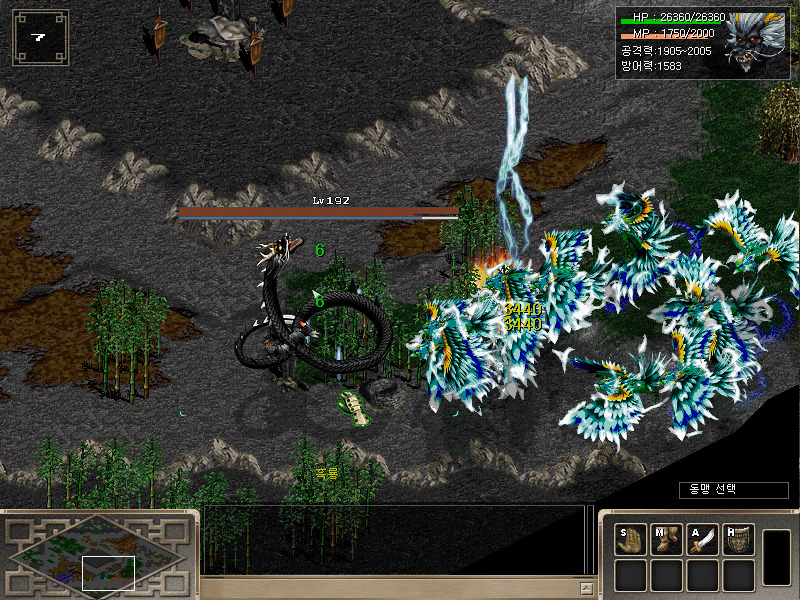This screenshot has width=800, height=600.
Task: Choose the Hold command shield icon
Action: point(738,540)
